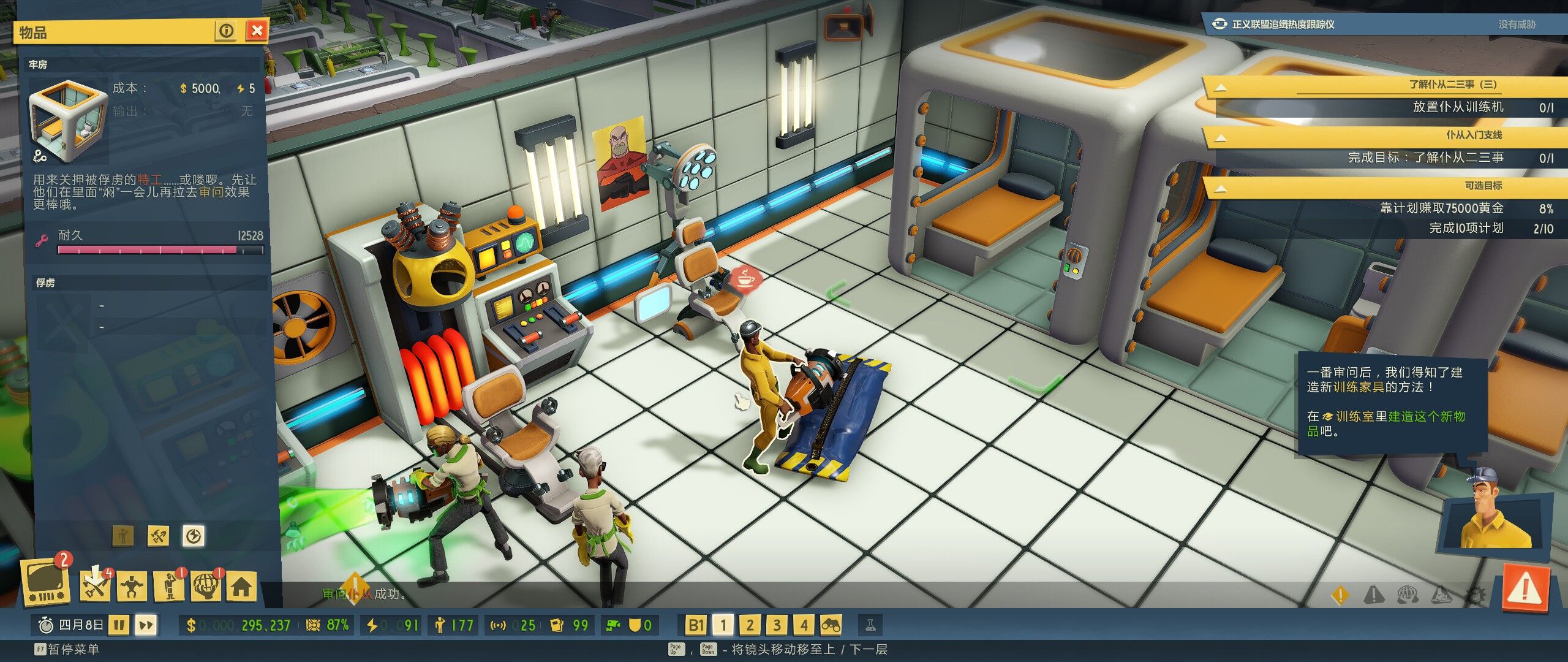Open the world domination globe

(206, 587)
